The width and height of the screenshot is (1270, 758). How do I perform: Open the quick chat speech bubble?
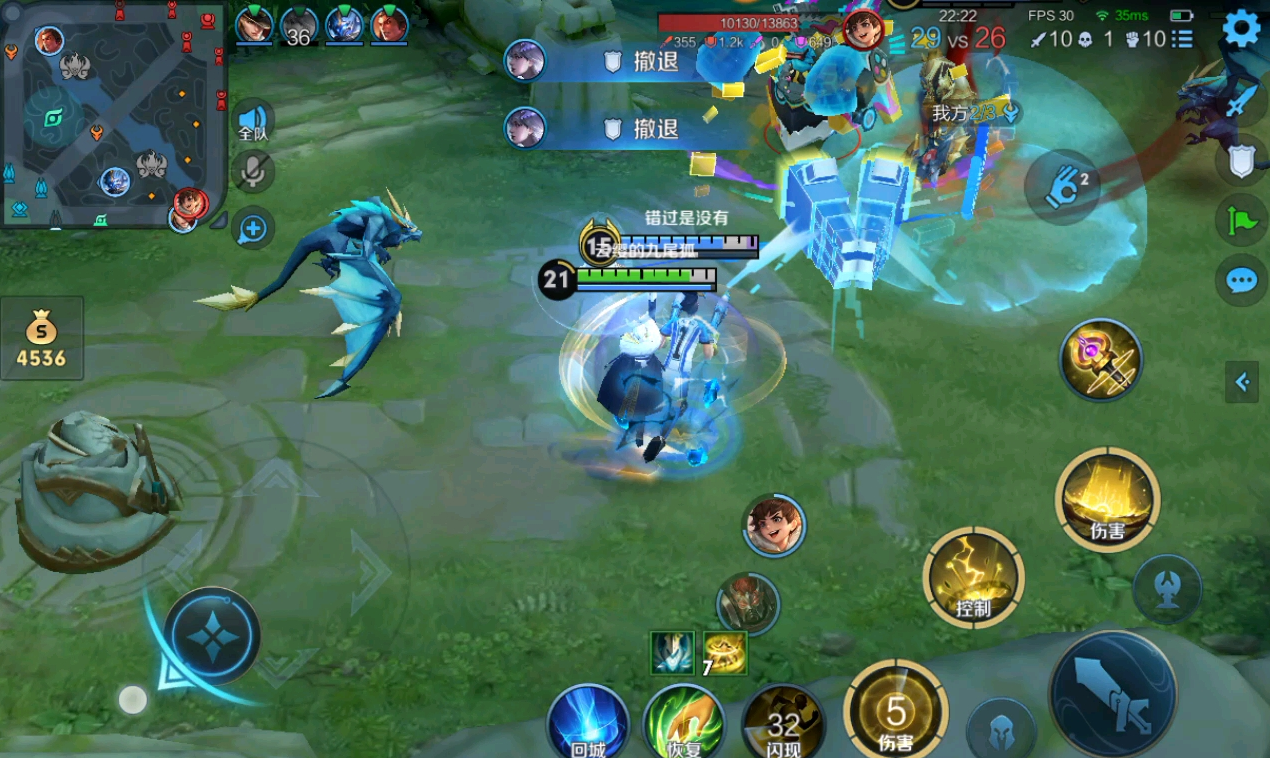point(1241,281)
